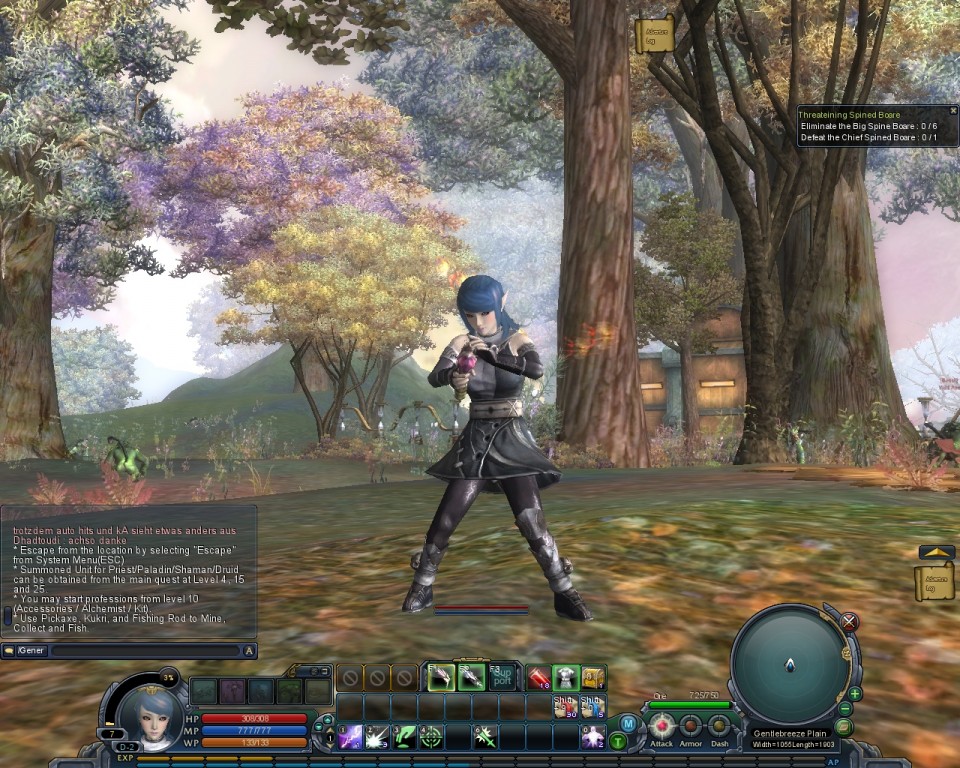
Task: Trigger the green crosshair target skill
Action: 431,738
